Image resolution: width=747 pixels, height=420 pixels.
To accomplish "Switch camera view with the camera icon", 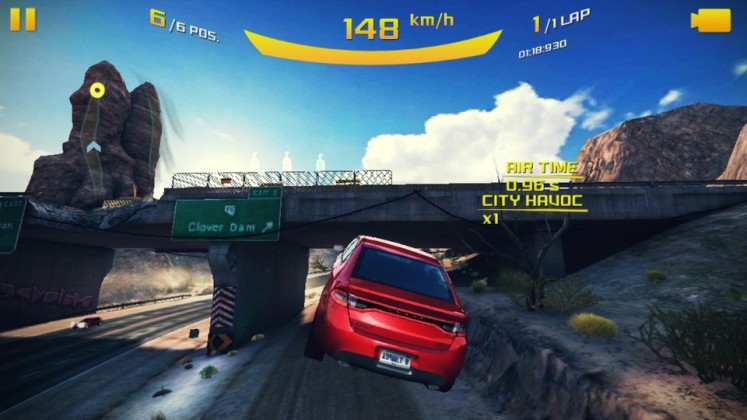I will [711, 20].
